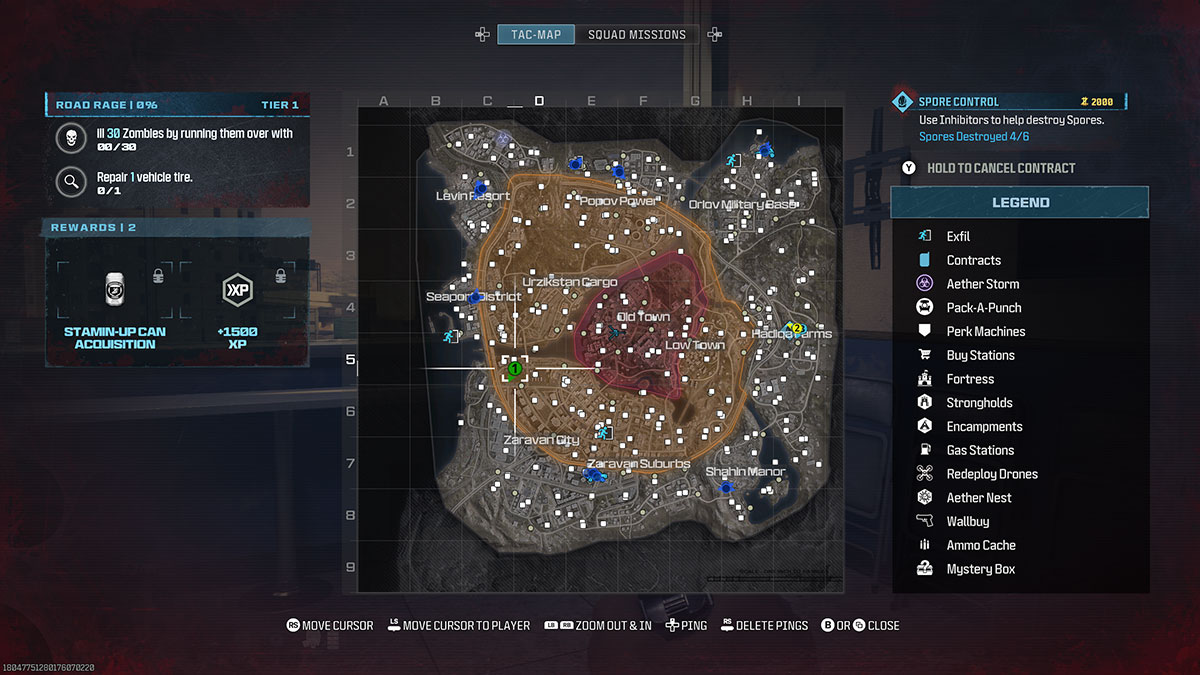The height and width of the screenshot is (675, 1200).
Task: Choose Contracts in the map legend
Action: click(973, 260)
